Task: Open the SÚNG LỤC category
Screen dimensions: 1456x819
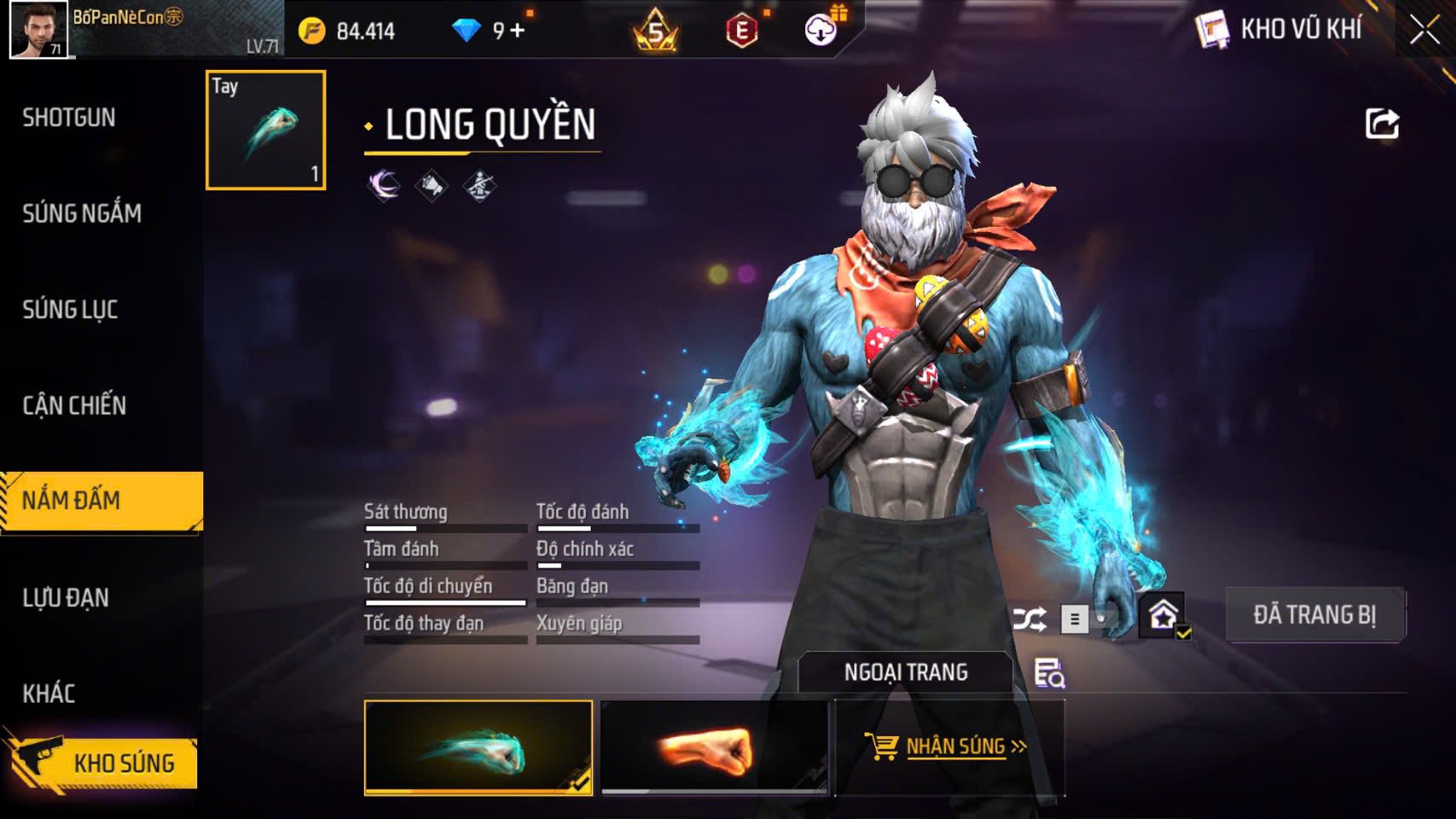Action: (x=70, y=310)
